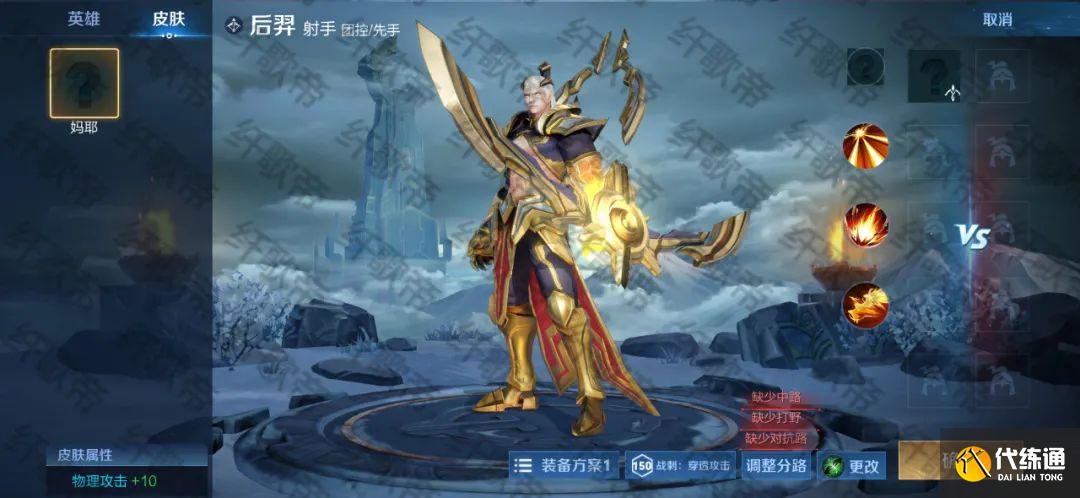Switch to the 皮肤 tab
This screenshot has width=1080, height=498.
tap(168, 19)
